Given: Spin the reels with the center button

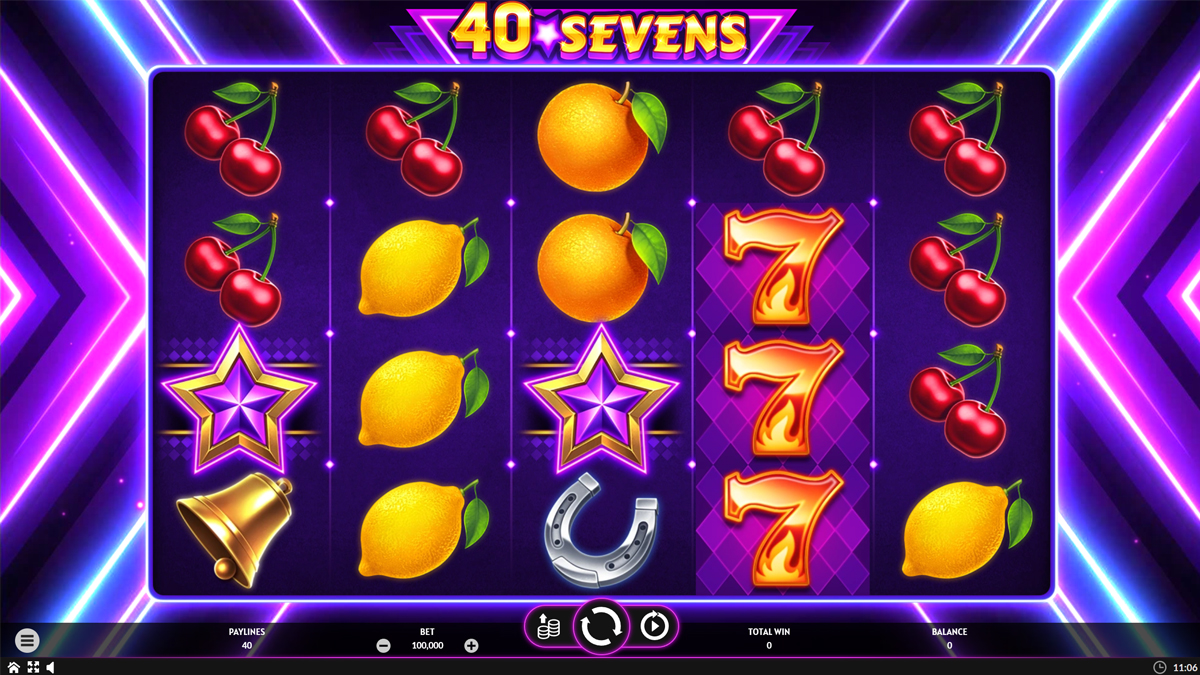Looking at the screenshot, I should pos(600,626).
